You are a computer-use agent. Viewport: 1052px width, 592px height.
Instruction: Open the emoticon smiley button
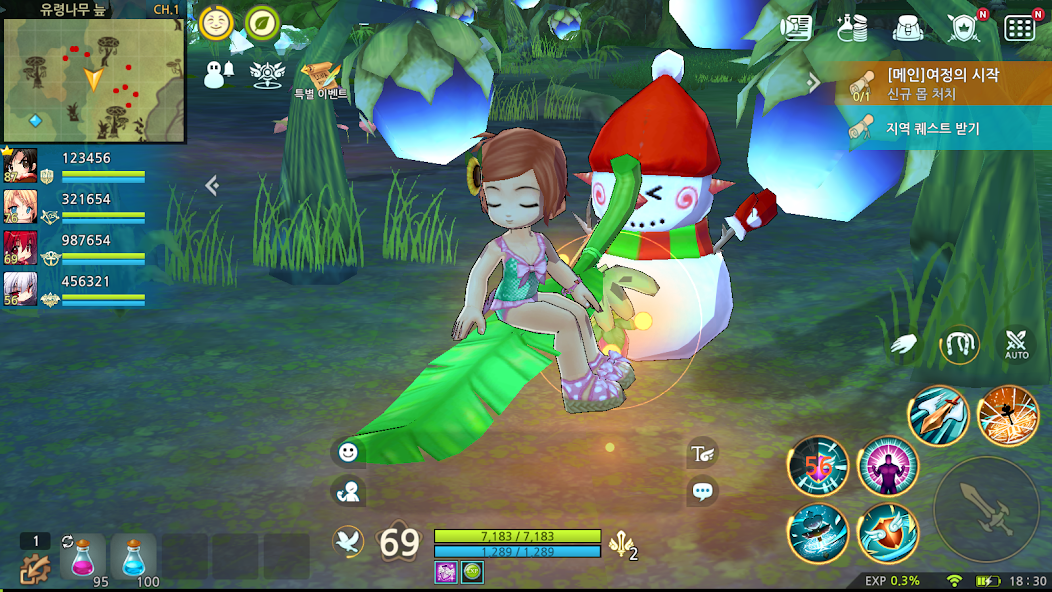(348, 452)
